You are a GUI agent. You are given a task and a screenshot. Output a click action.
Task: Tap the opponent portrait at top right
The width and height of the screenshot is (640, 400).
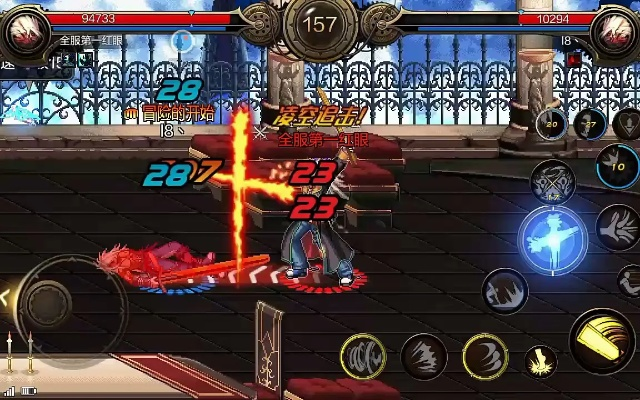point(613,31)
